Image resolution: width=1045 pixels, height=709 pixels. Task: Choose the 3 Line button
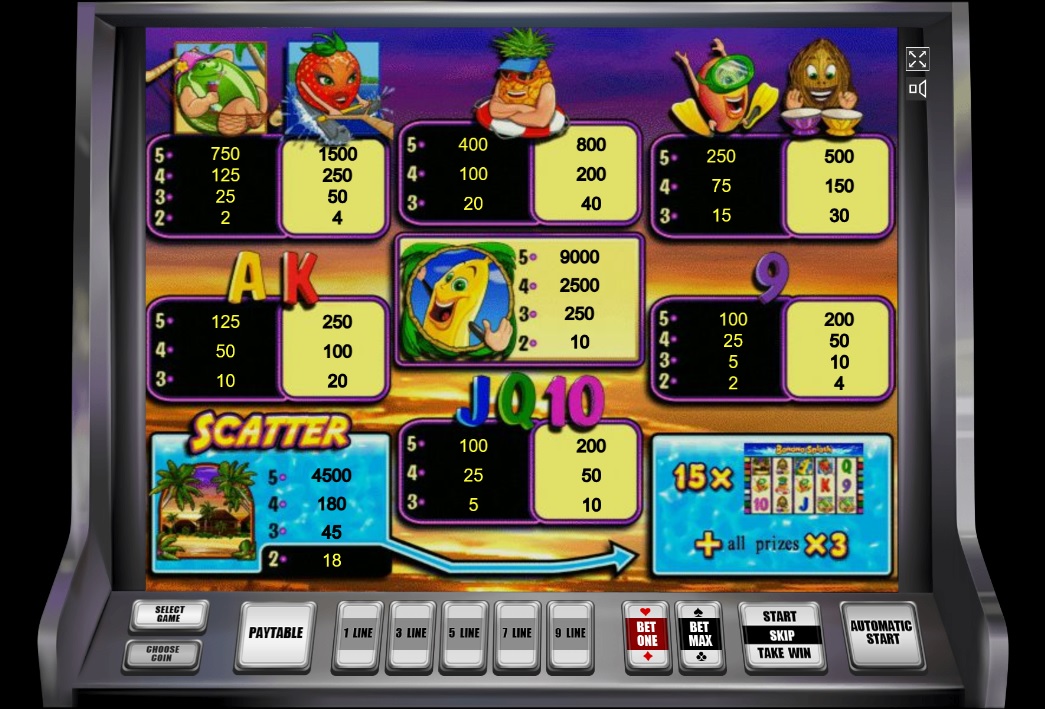point(411,633)
